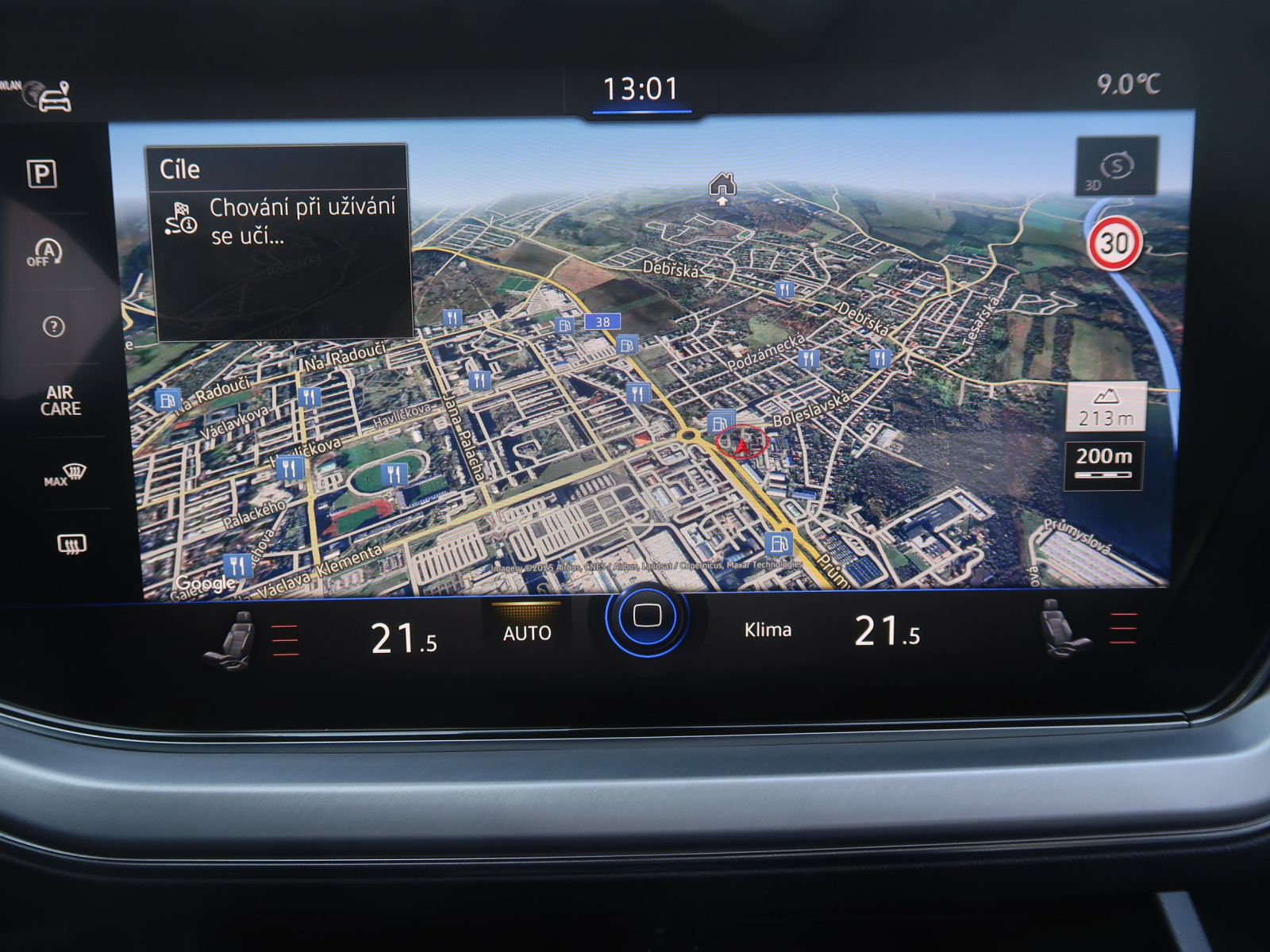Turn on MAX windshield defrost
This screenshot has height=952, width=1270.
click(x=65, y=475)
